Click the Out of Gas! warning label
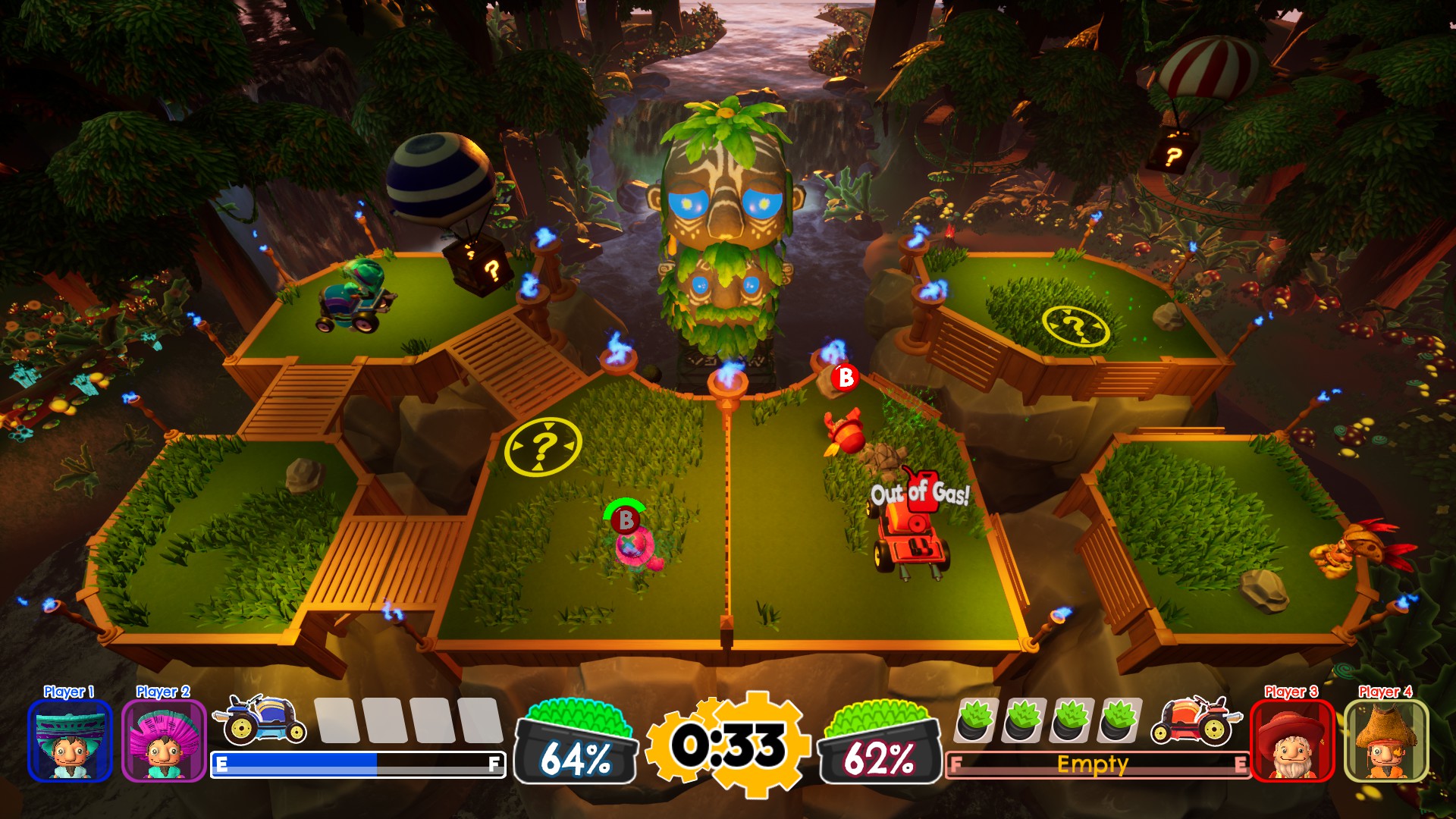Image resolution: width=1456 pixels, height=819 pixels. (921, 492)
